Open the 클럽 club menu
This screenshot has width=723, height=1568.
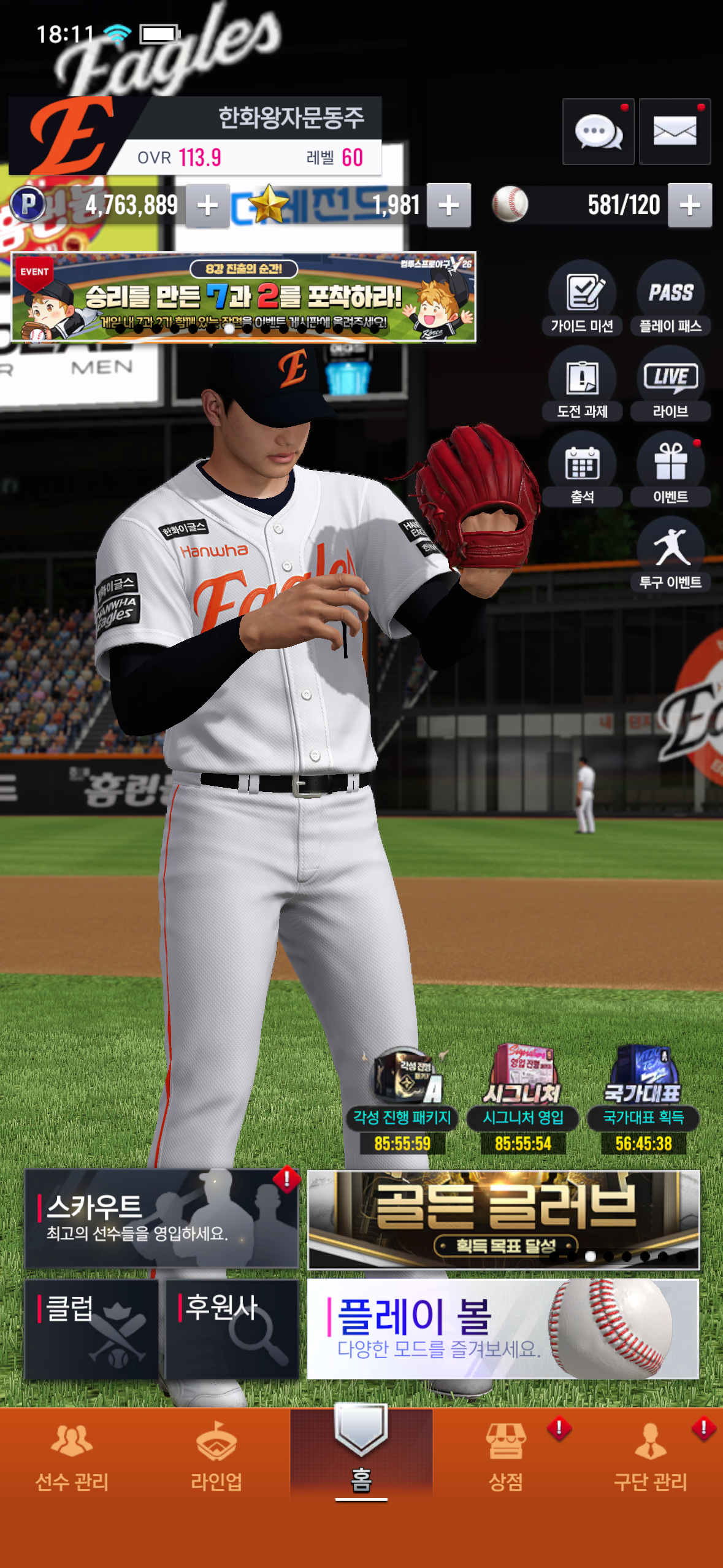click(91, 1329)
